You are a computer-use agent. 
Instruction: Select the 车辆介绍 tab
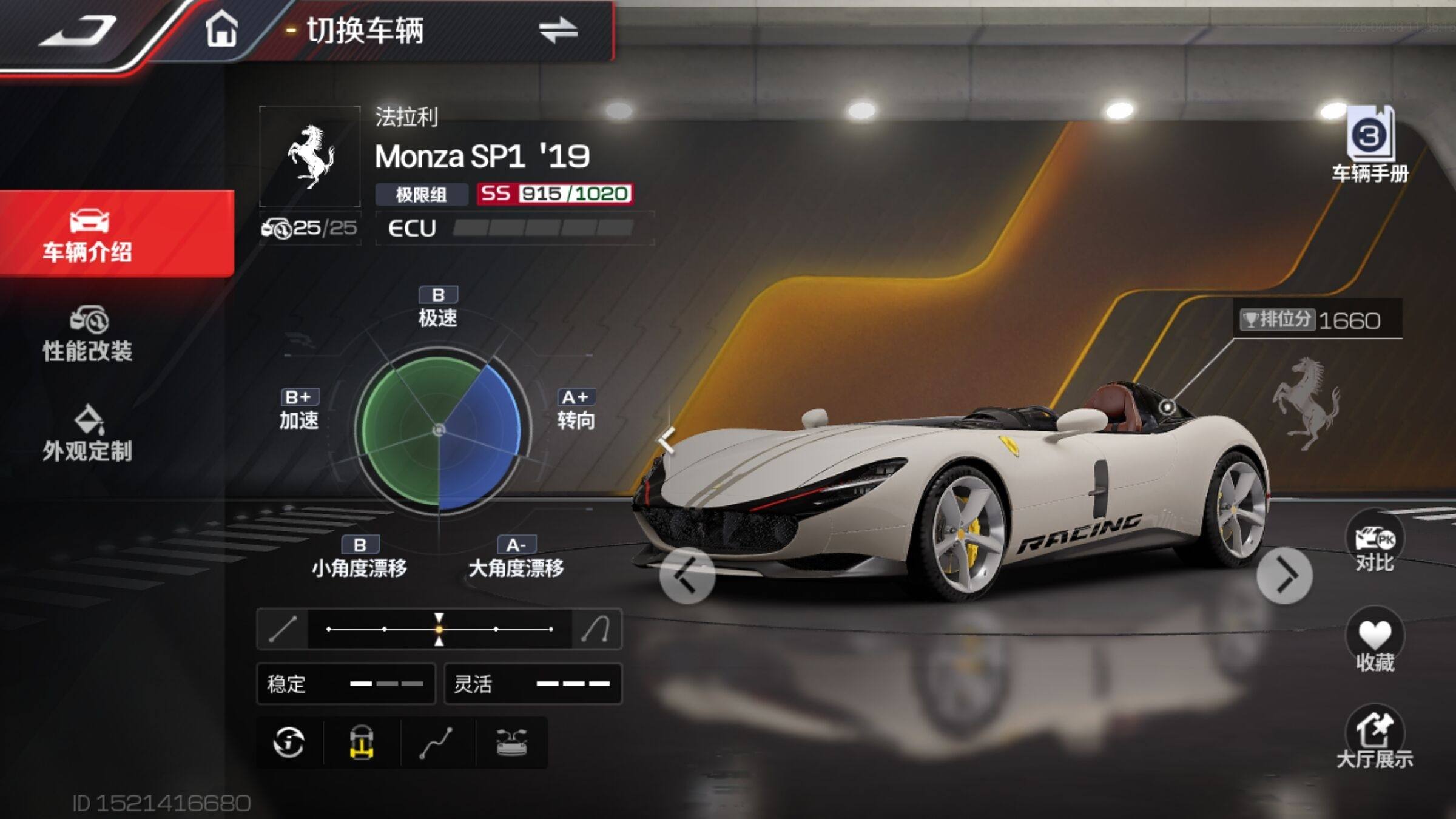[89, 235]
